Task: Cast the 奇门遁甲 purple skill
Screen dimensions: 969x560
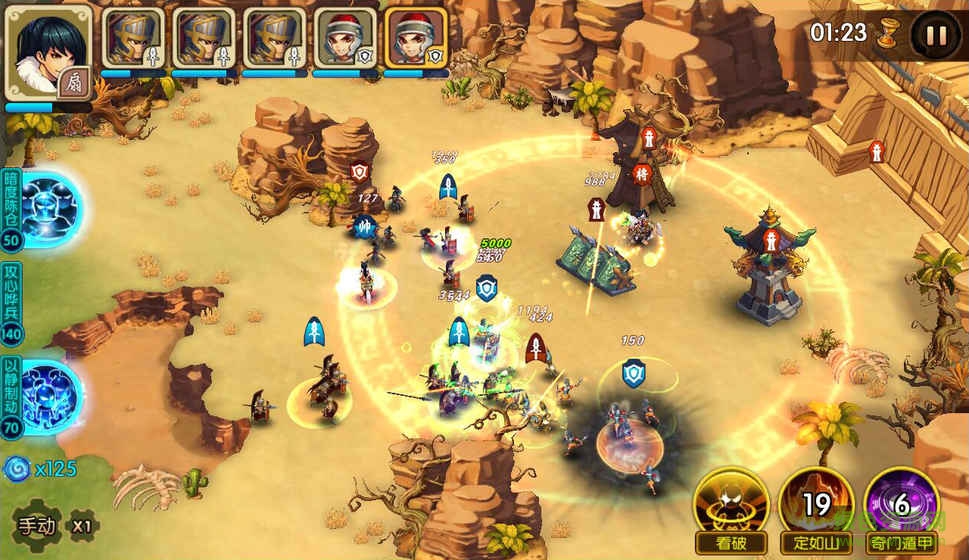Action: pyautogui.click(x=901, y=507)
